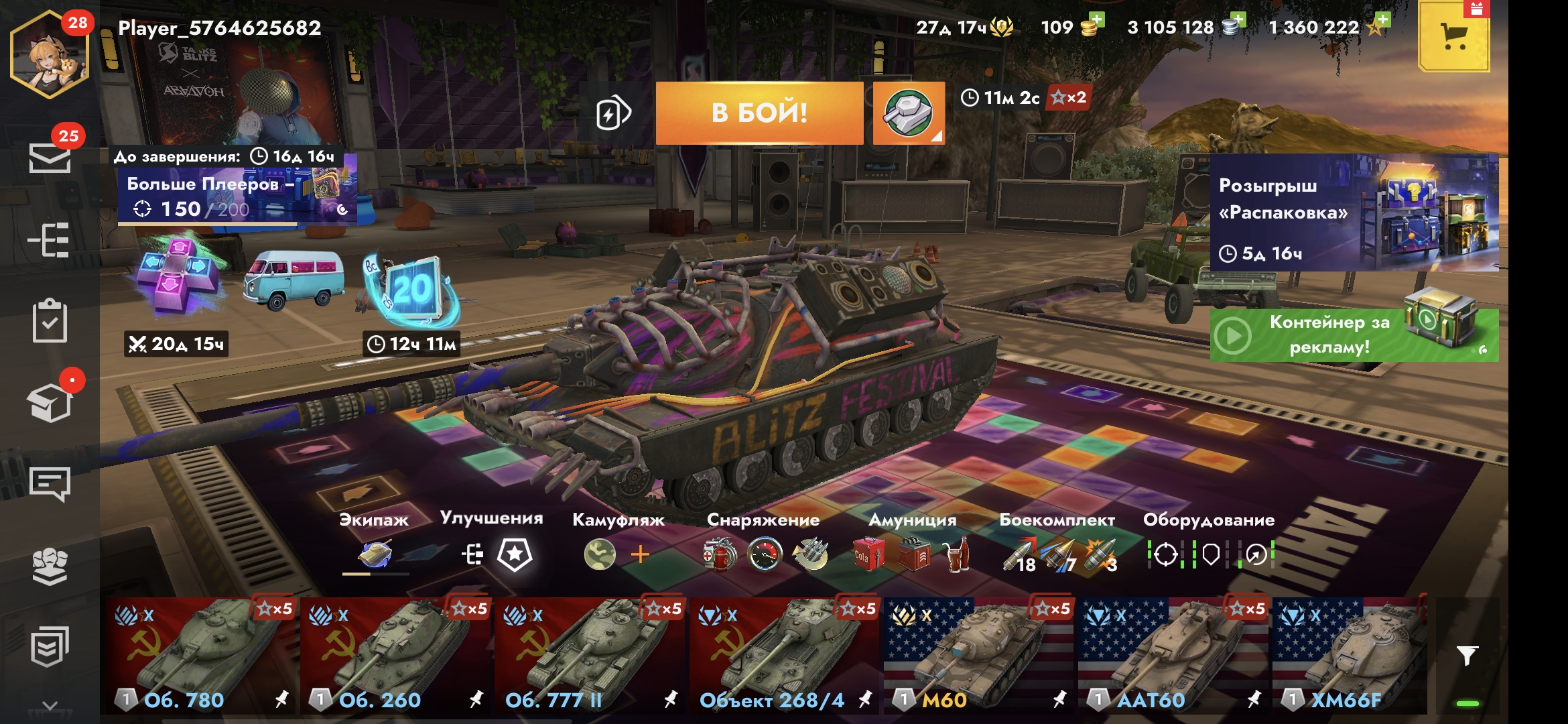The image size is (1568, 724).
Task: Open the tech tree icon in sidebar
Action: click(x=50, y=240)
